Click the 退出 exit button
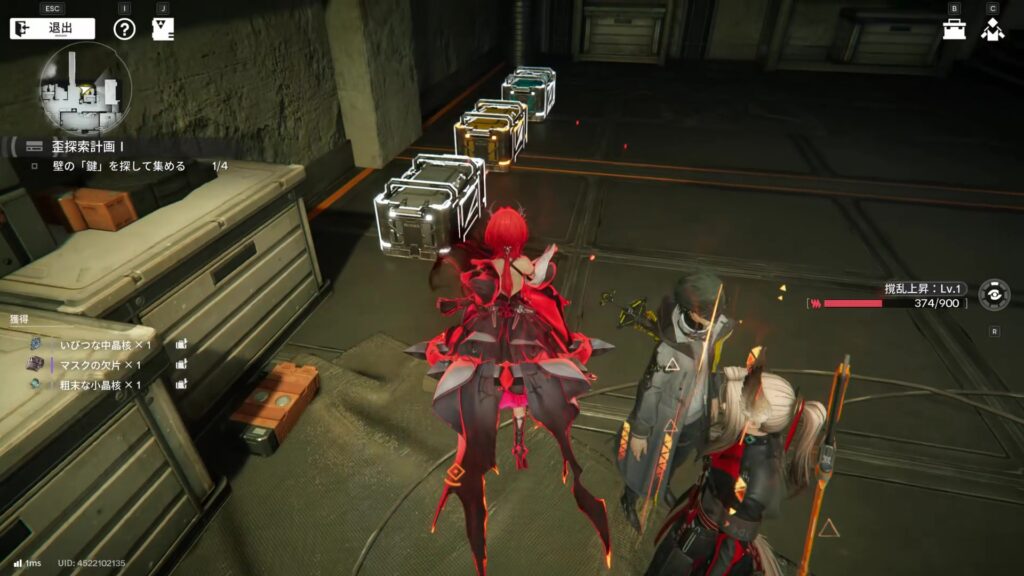The height and width of the screenshot is (576, 1024). pos(52,28)
